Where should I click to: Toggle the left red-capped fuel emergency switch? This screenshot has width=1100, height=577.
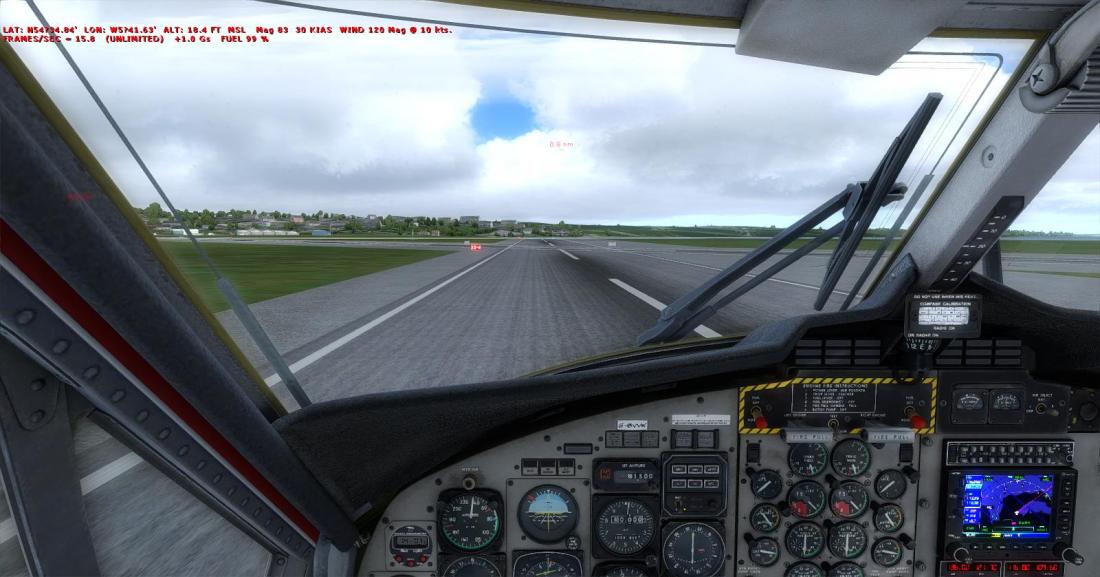(x=758, y=420)
